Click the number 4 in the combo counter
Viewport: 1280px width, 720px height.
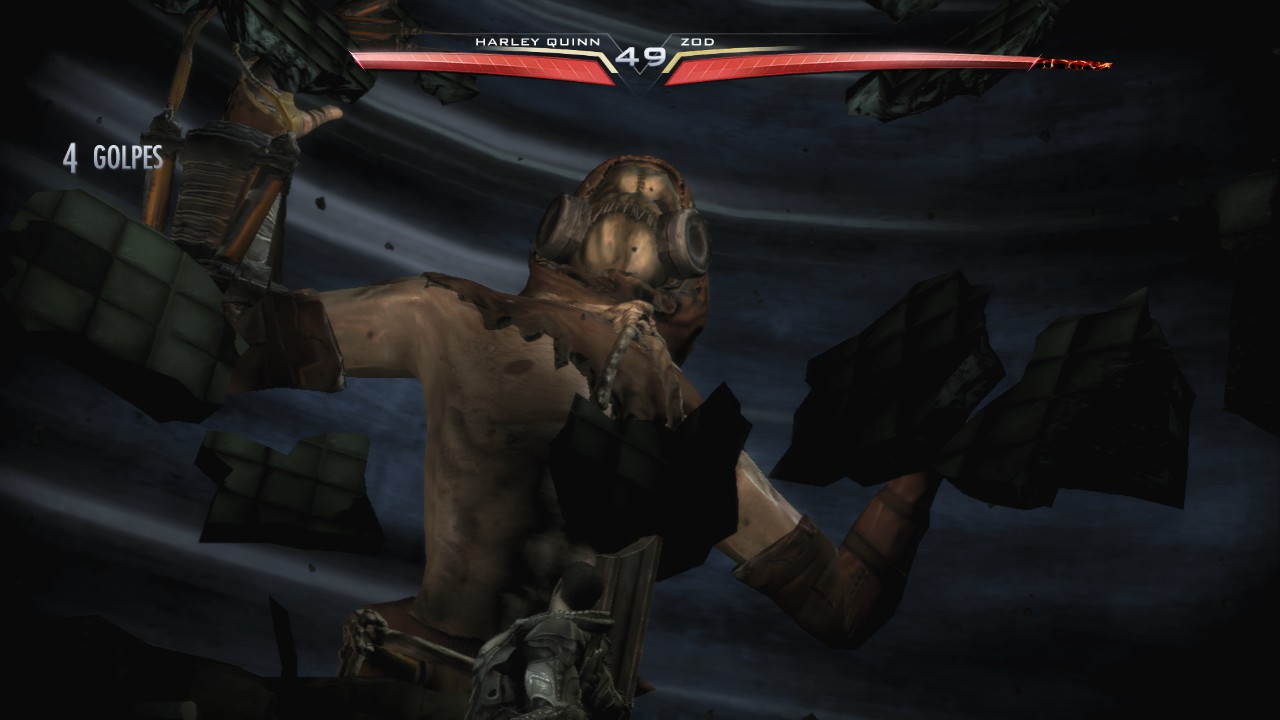tap(68, 158)
